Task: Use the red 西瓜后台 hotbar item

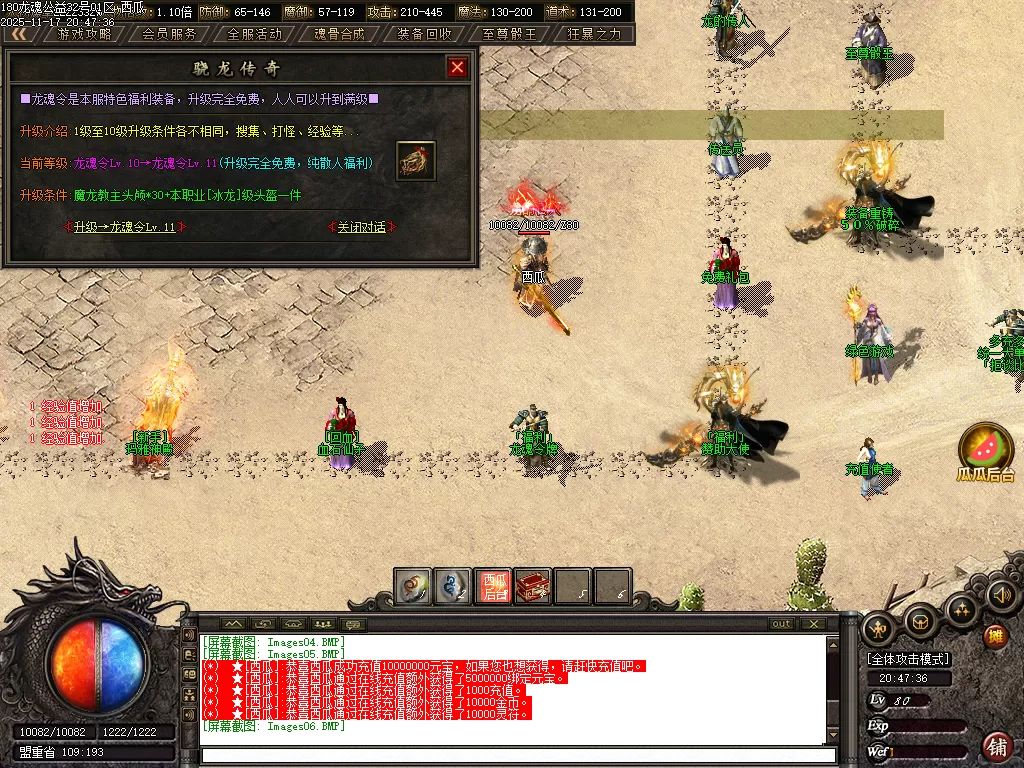Action: (493, 587)
